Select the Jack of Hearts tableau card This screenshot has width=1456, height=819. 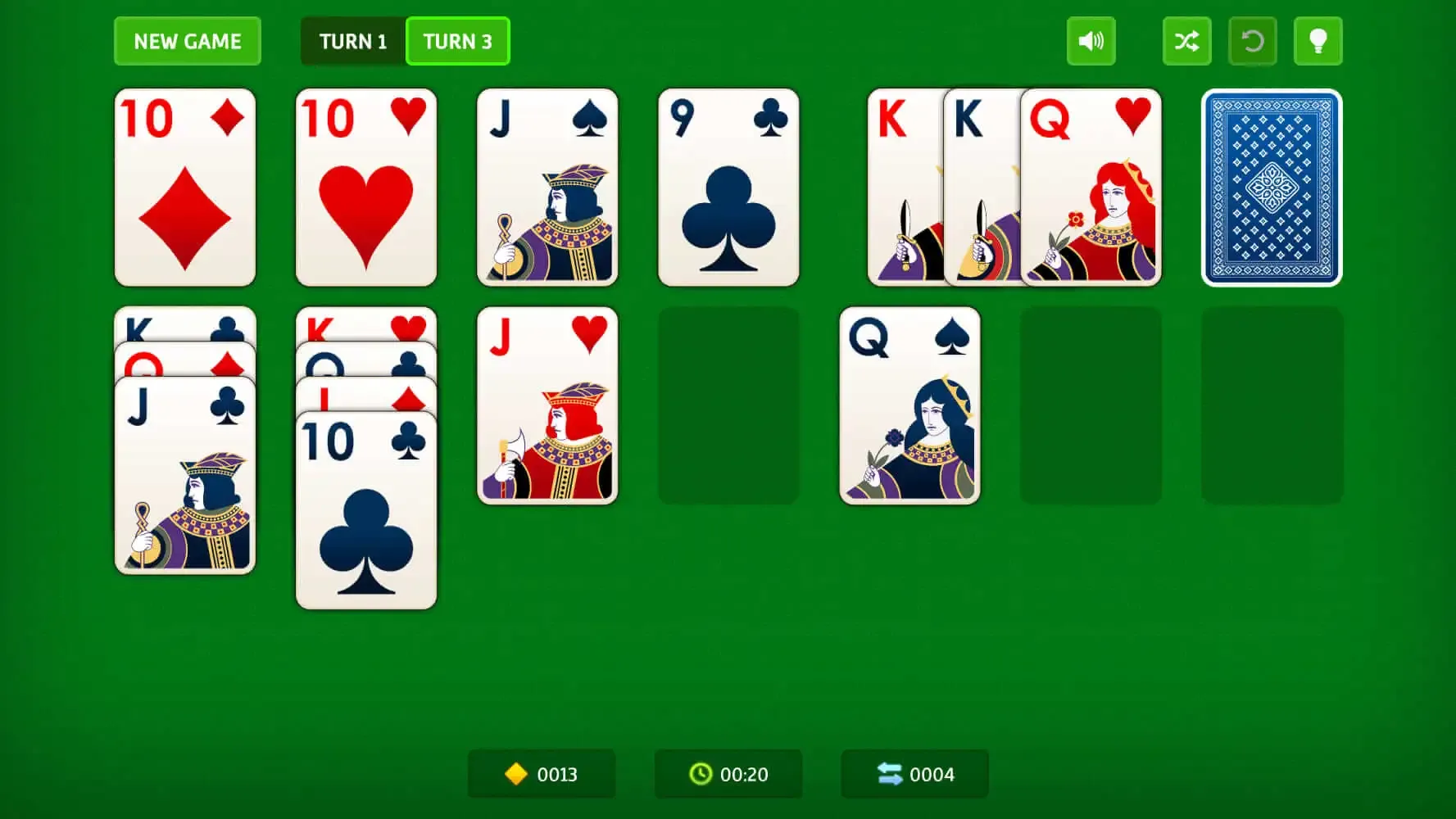547,405
